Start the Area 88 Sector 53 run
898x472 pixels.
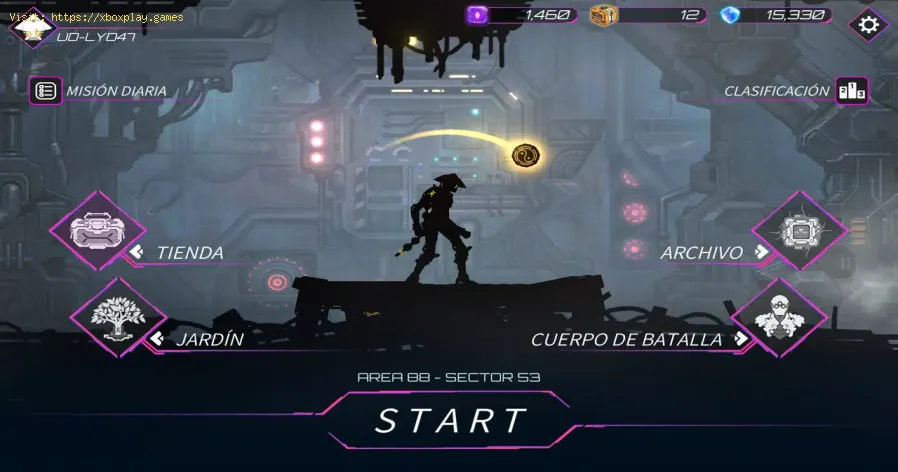(x=449, y=420)
